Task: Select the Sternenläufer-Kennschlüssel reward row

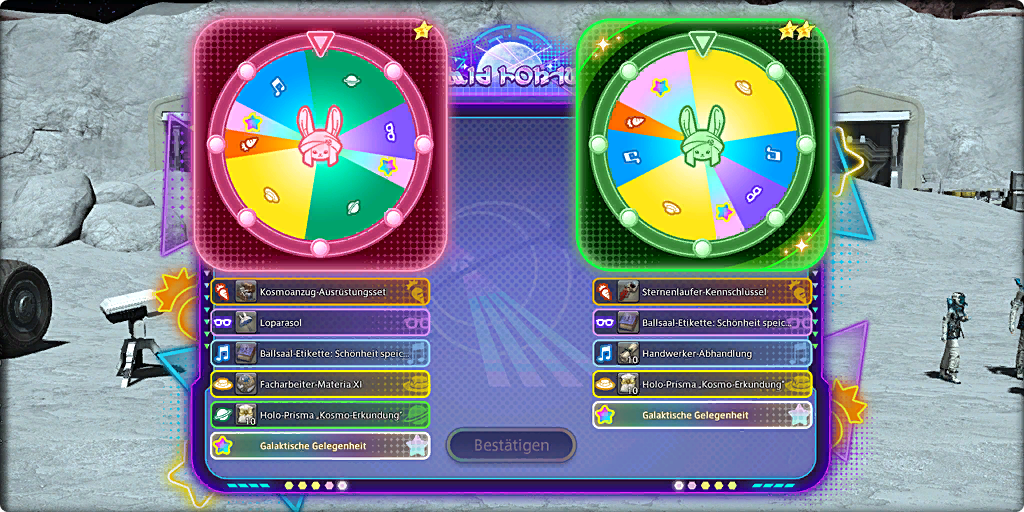Action: (x=702, y=292)
